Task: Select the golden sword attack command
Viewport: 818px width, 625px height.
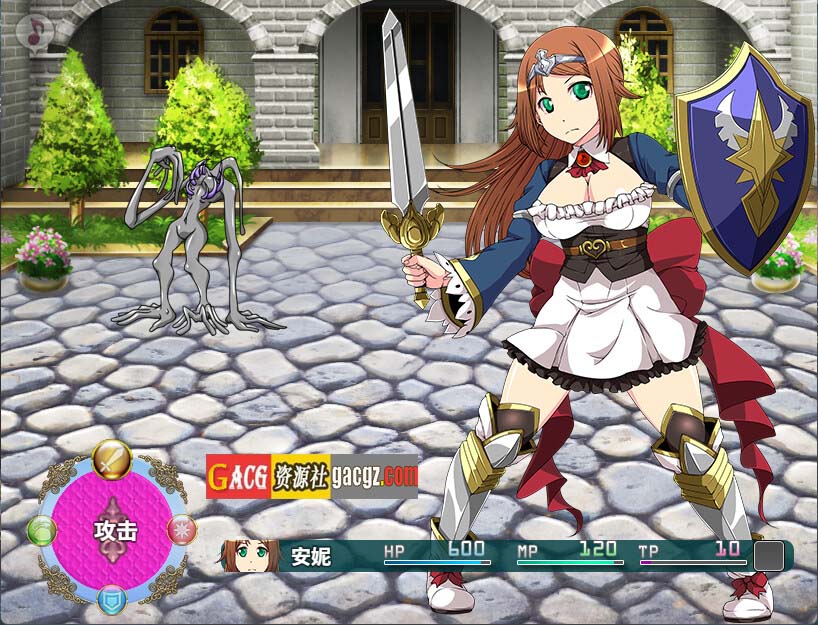Action: [112, 459]
